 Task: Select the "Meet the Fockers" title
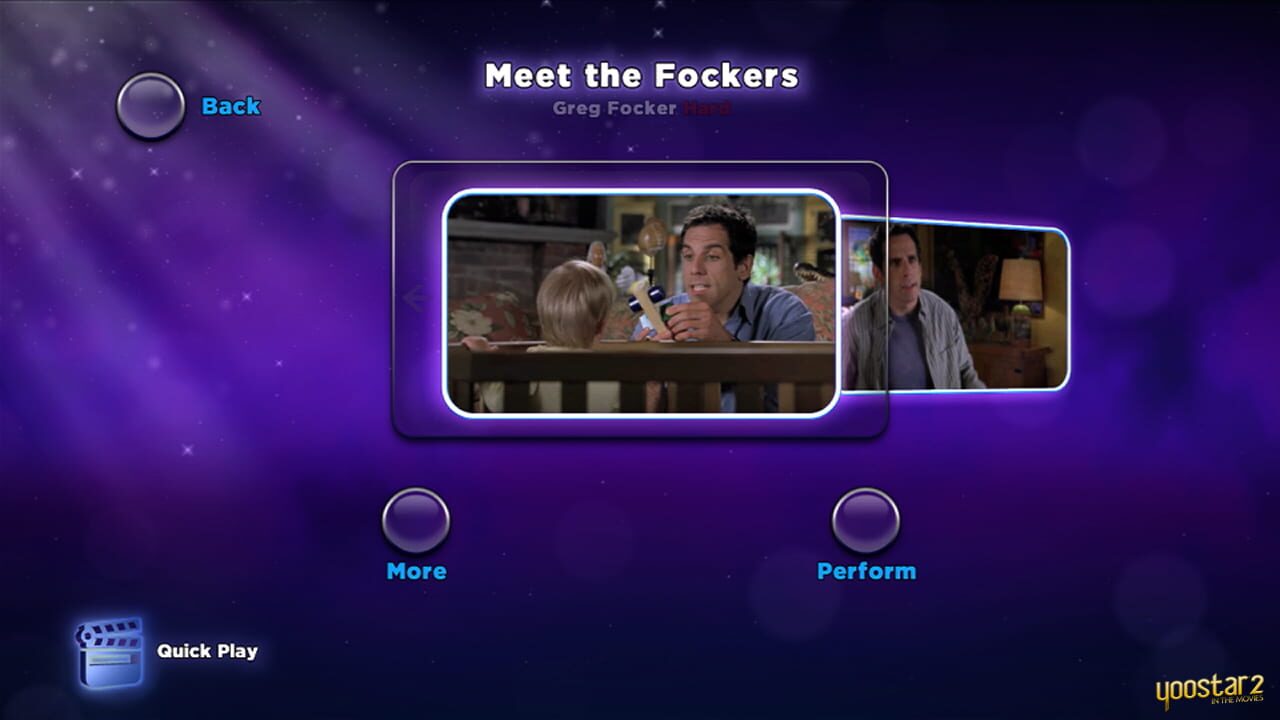click(640, 75)
